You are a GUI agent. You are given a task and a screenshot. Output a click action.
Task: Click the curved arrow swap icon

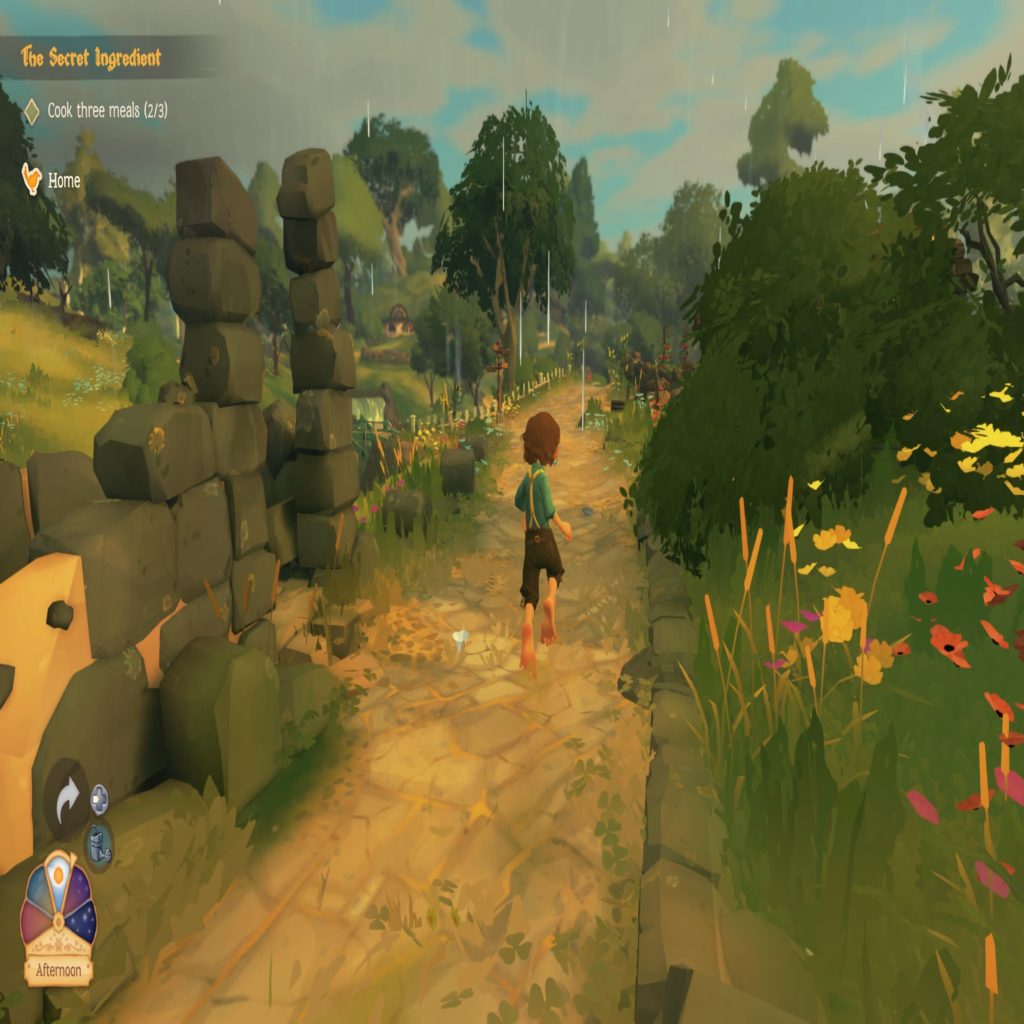pyautogui.click(x=67, y=800)
